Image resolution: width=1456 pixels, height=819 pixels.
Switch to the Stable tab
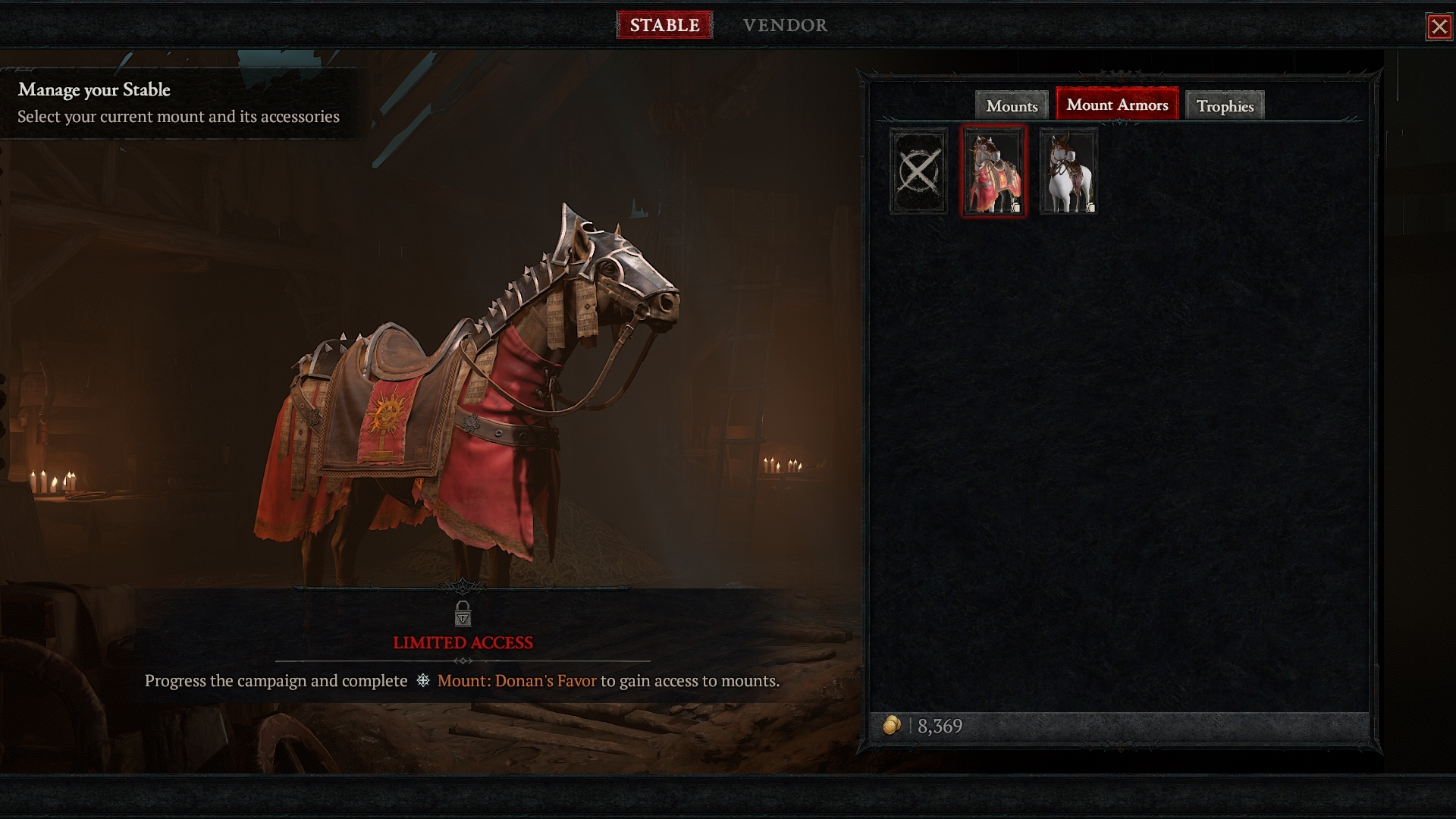click(664, 25)
